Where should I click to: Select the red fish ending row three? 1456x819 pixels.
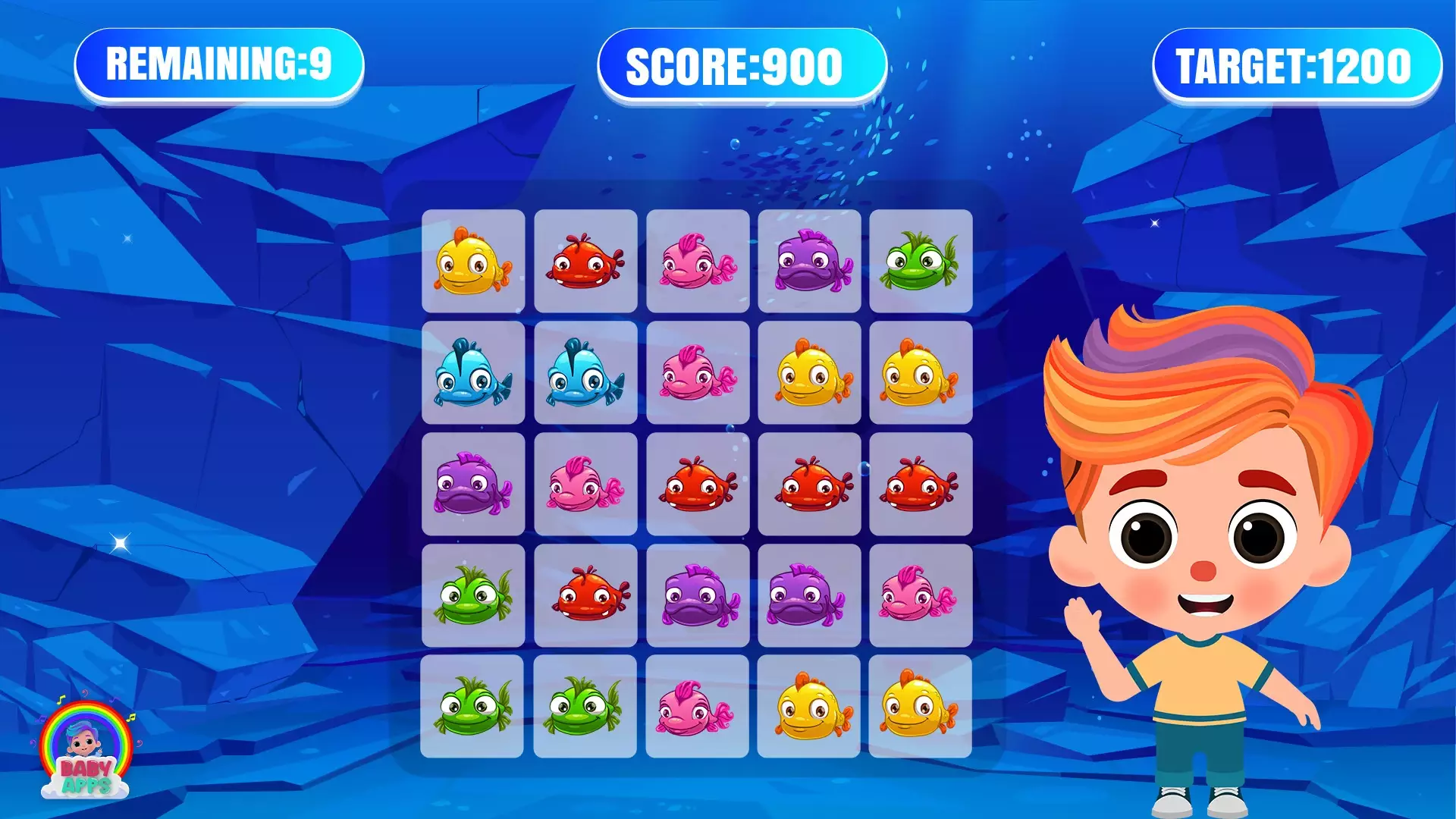click(921, 485)
